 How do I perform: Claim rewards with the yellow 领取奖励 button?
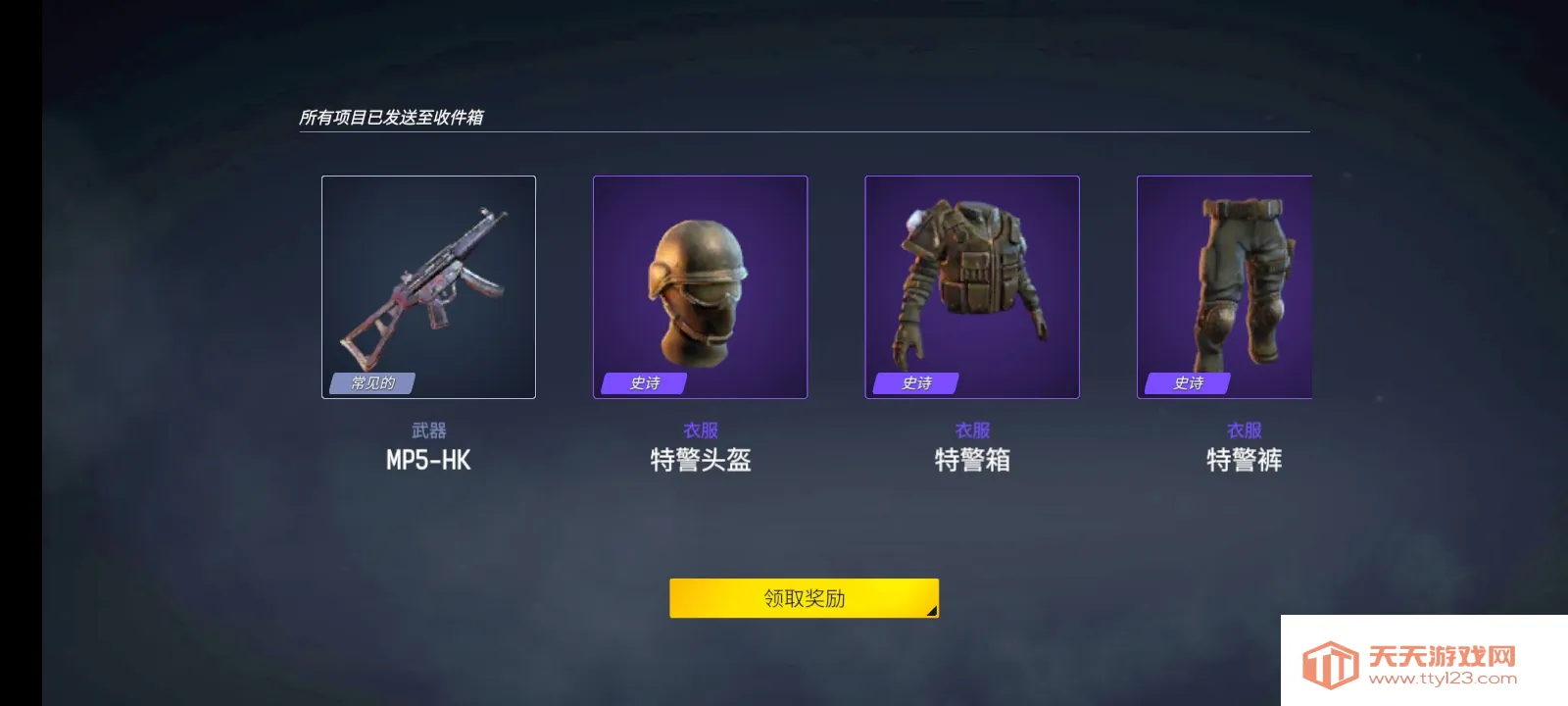pyautogui.click(x=804, y=598)
